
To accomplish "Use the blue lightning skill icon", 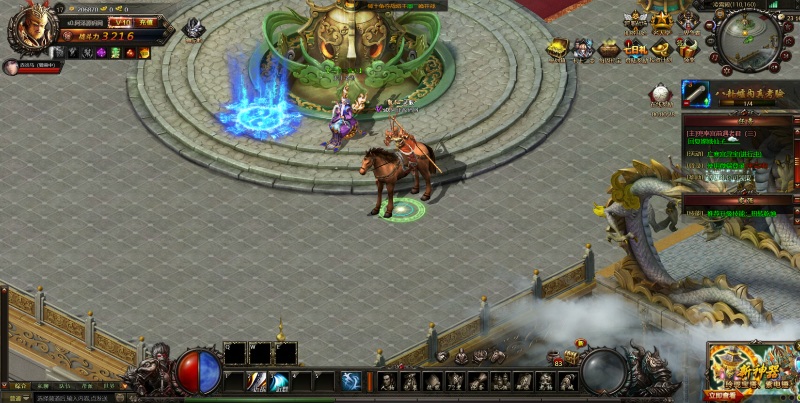I will pyautogui.click(x=351, y=381).
